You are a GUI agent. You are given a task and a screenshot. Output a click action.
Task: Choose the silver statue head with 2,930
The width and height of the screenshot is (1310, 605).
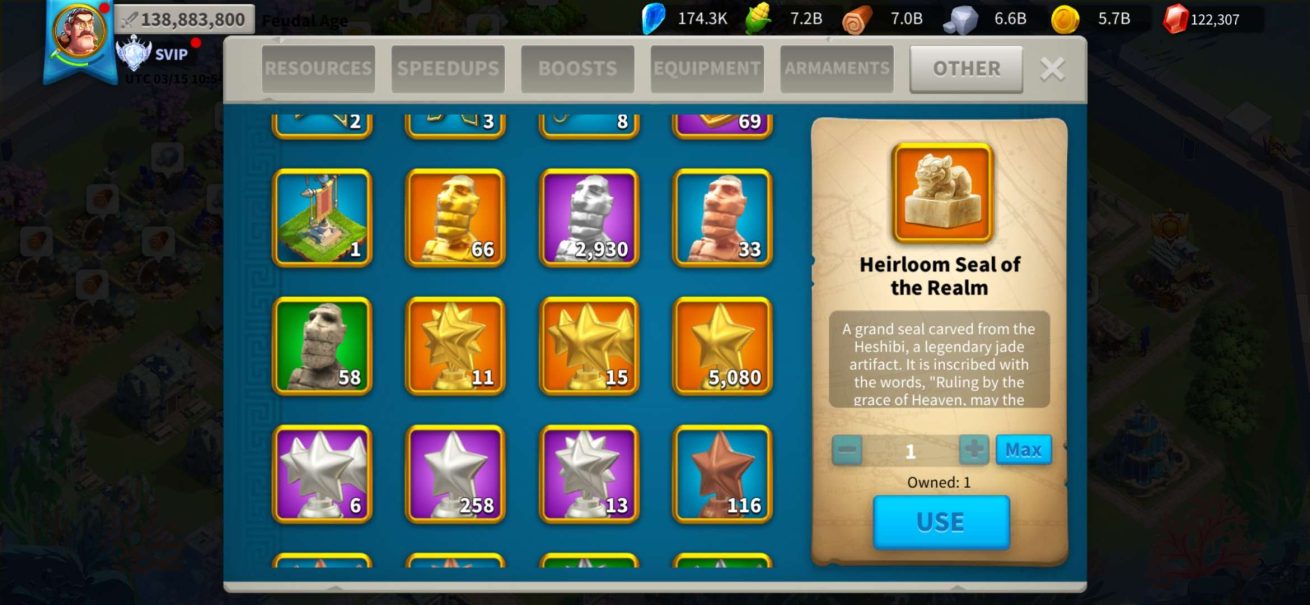[x=589, y=218]
